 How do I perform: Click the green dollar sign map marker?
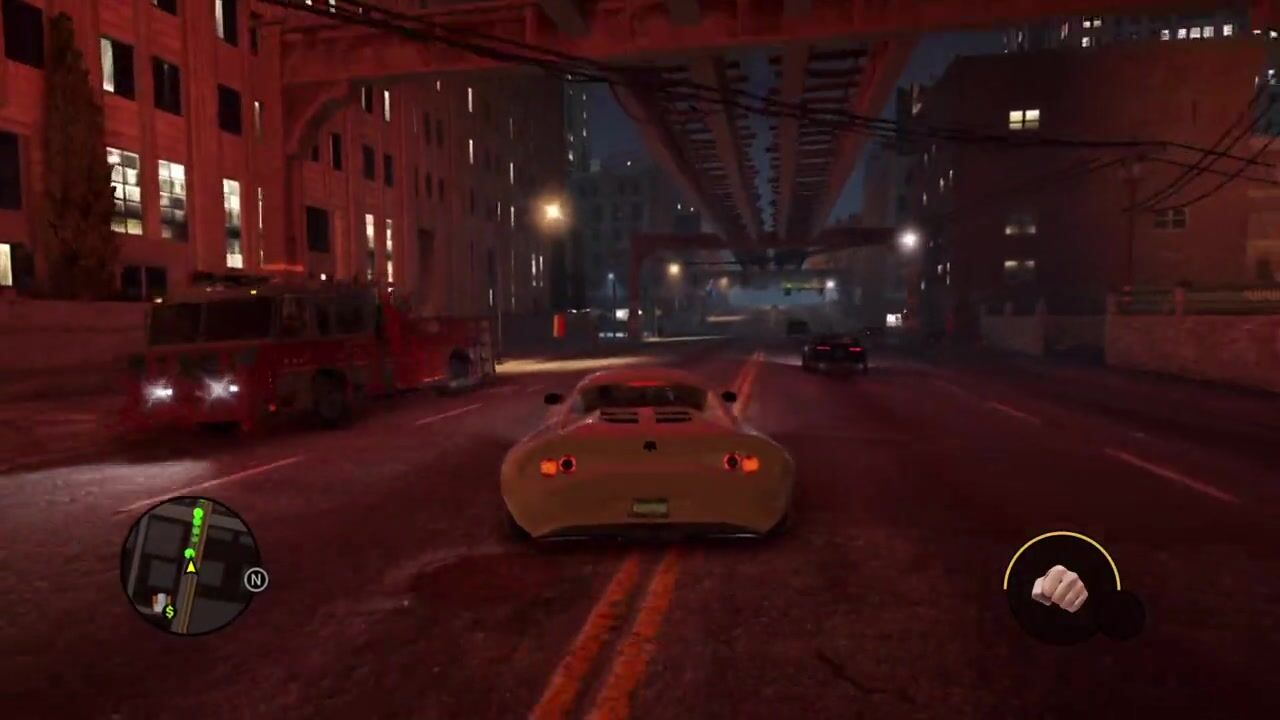click(x=169, y=611)
